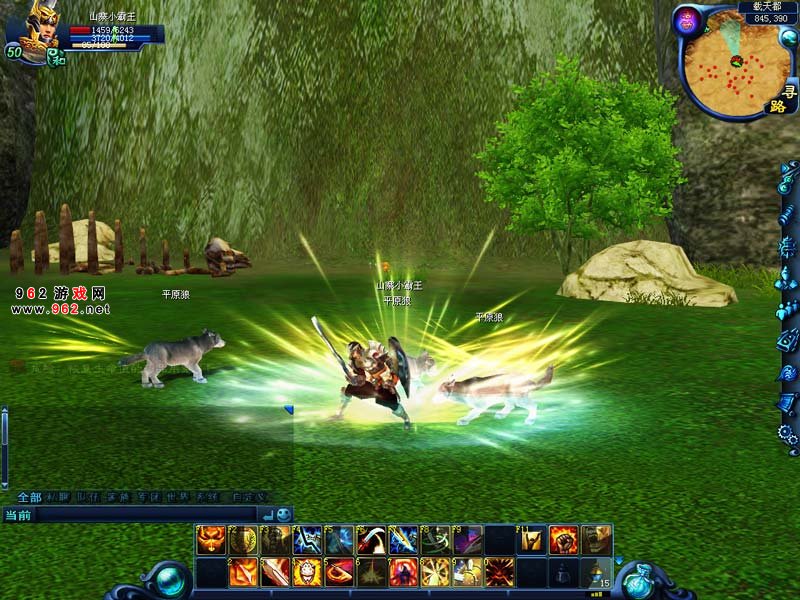Select the purple orb beside the minimap
This screenshot has height=600, width=800.
pos(687,20)
